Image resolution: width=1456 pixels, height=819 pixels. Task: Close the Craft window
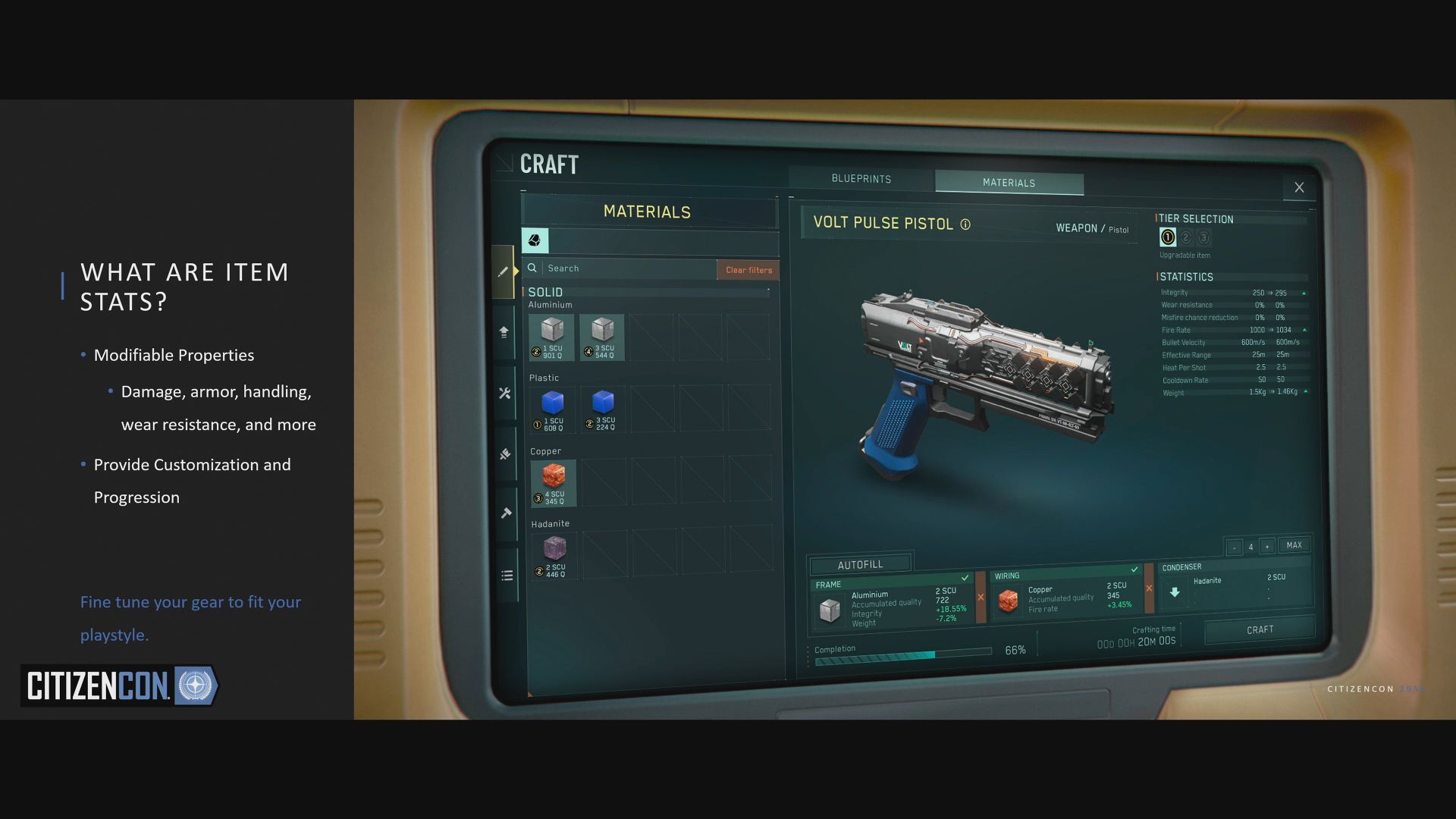point(1299,187)
